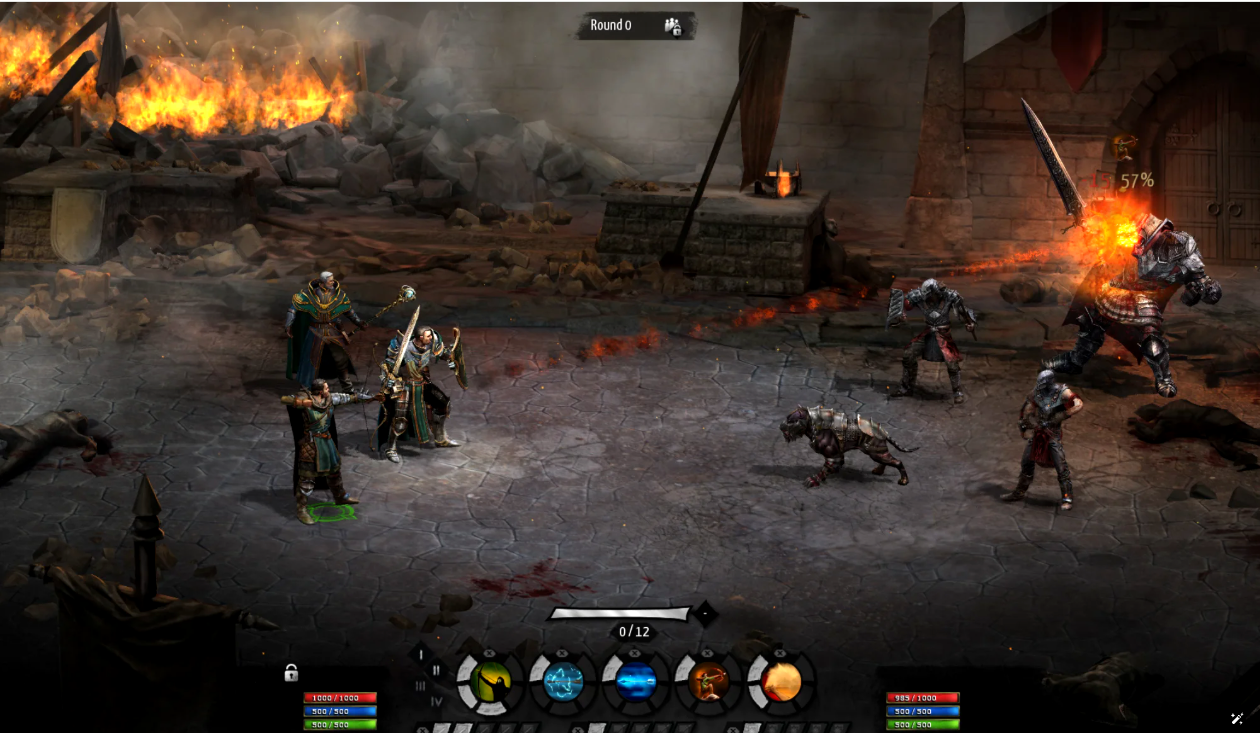Toggle the party lock icon beside Round 0

tap(673, 26)
